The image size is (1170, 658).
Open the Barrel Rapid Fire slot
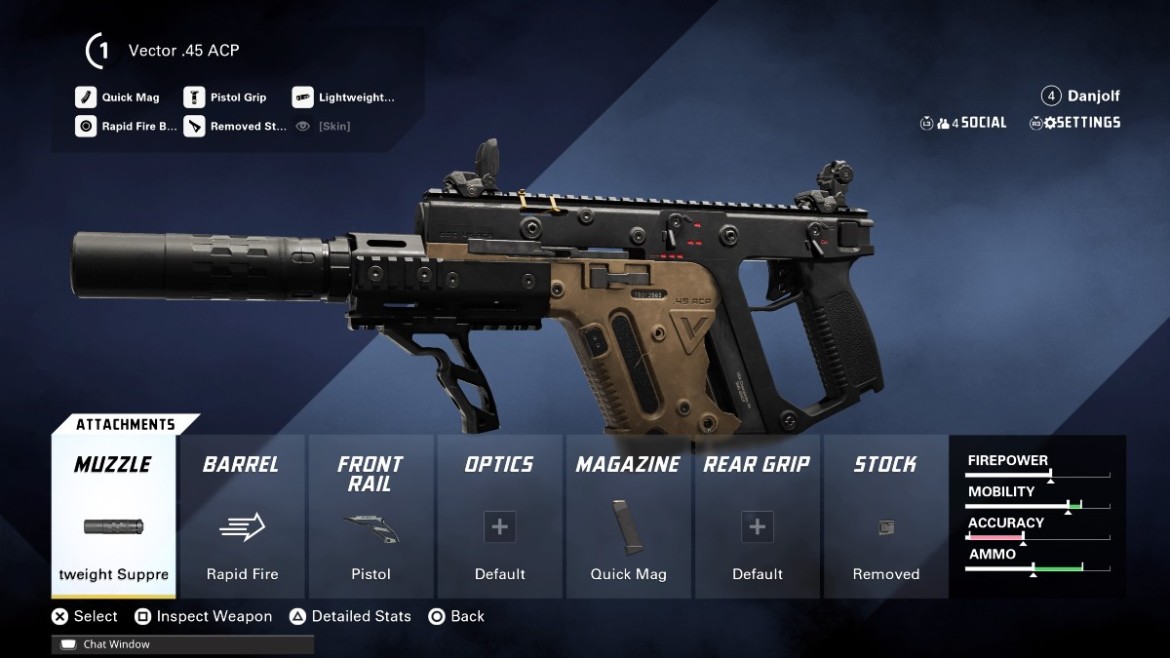[242, 516]
